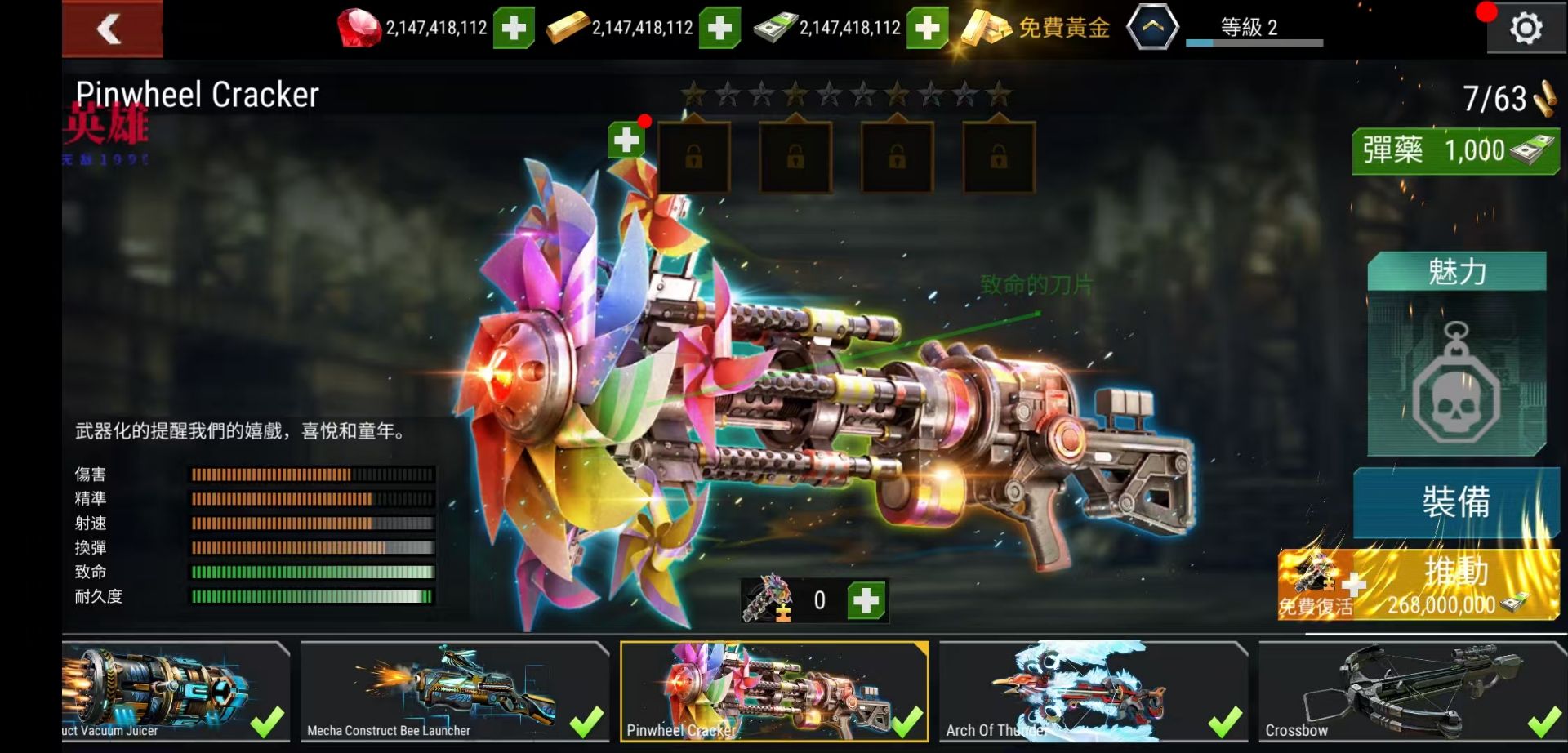The height and width of the screenshot is (753, 1568).
Task: Equip the Pinwheel Cracker weapon
Action: tap(1455, 501)
